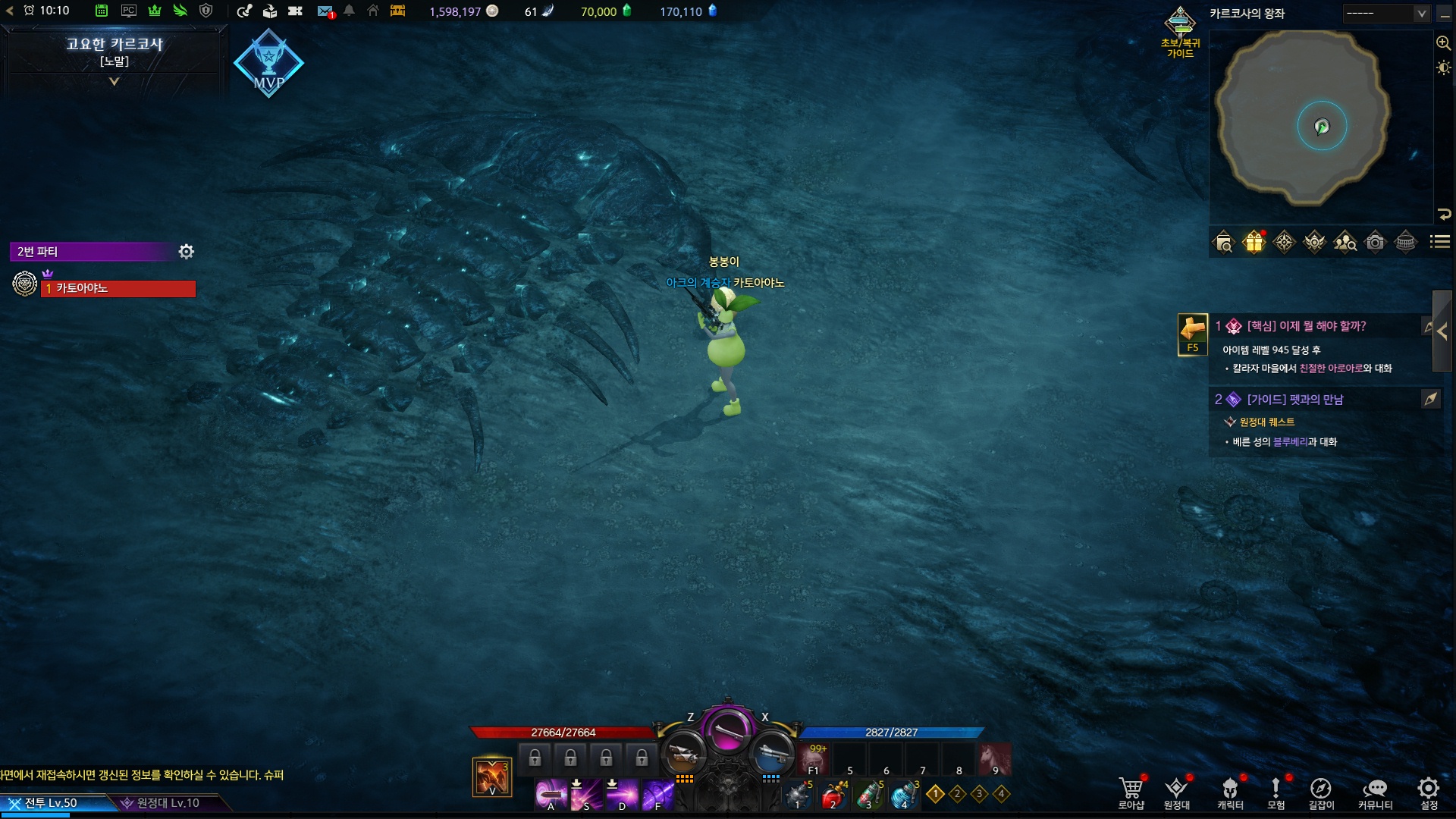Open the yellow gift box icon
Image resolution: width=1456 pixels, height=819 pixels.
1254,242
